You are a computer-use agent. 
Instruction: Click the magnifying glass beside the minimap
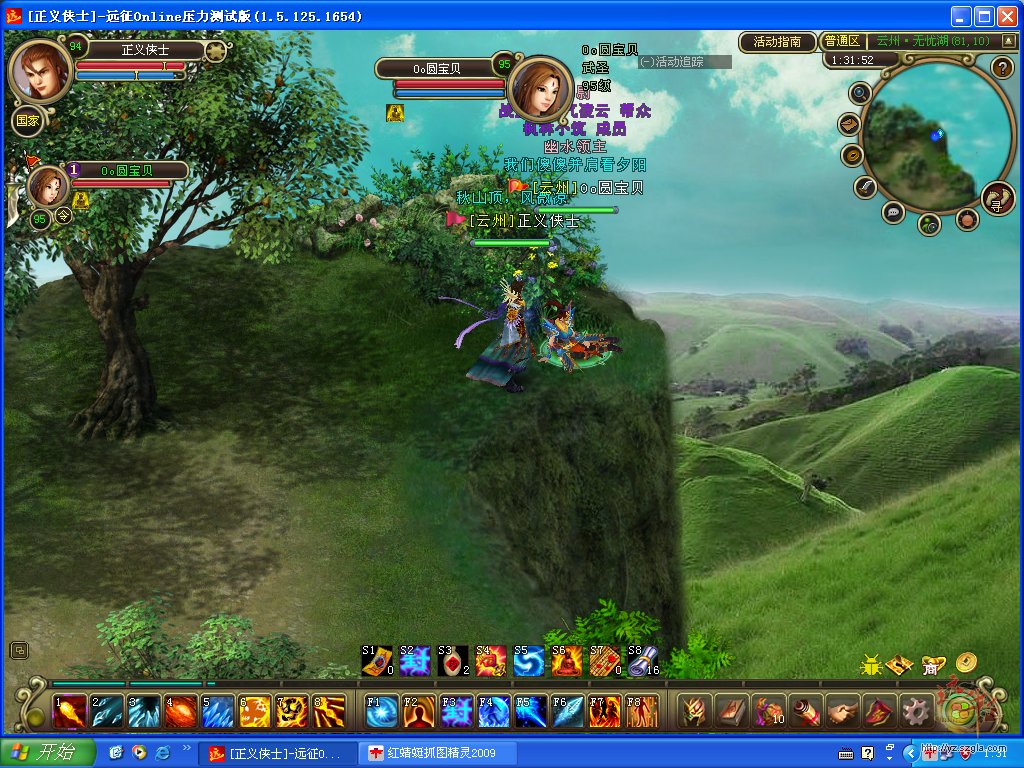click(859, 93)
